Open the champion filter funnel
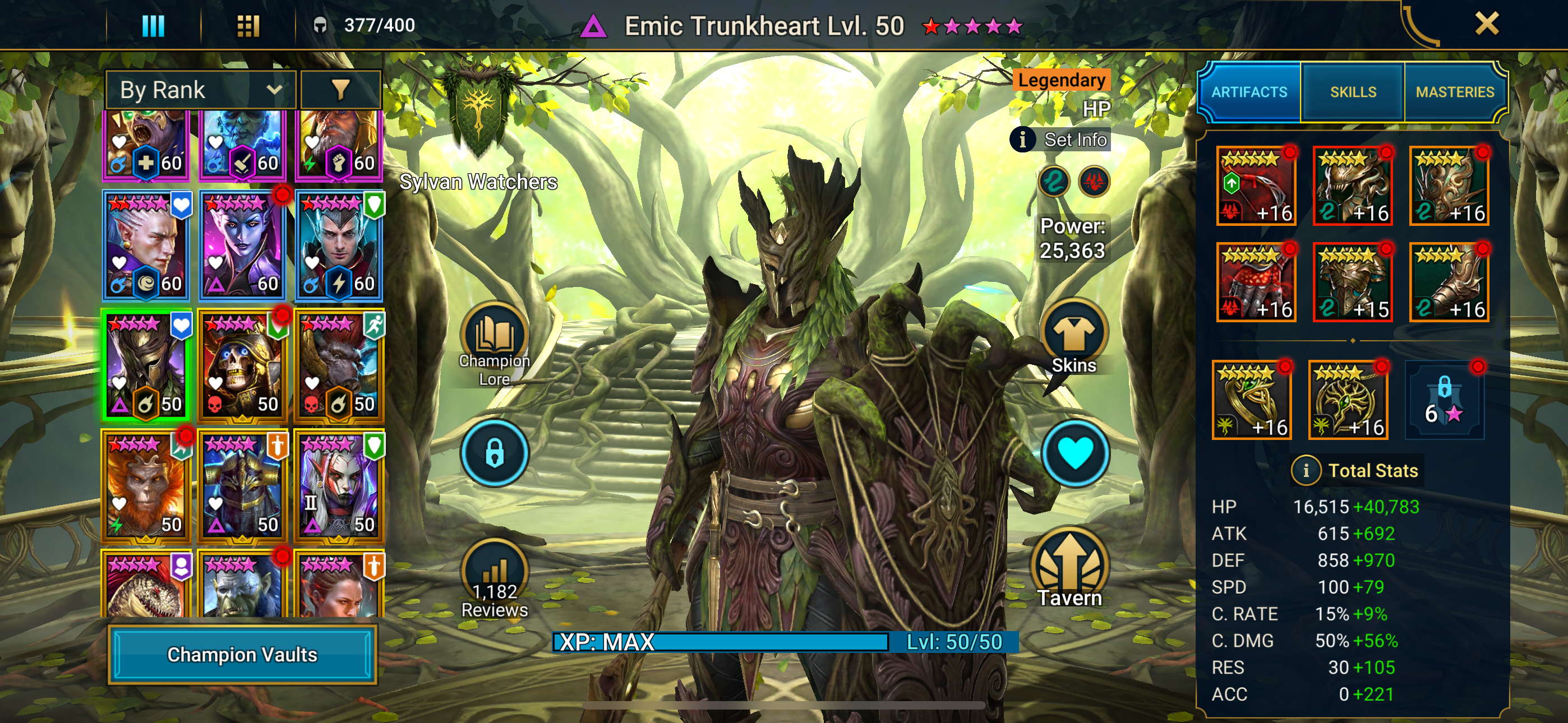 click(340, 90)
